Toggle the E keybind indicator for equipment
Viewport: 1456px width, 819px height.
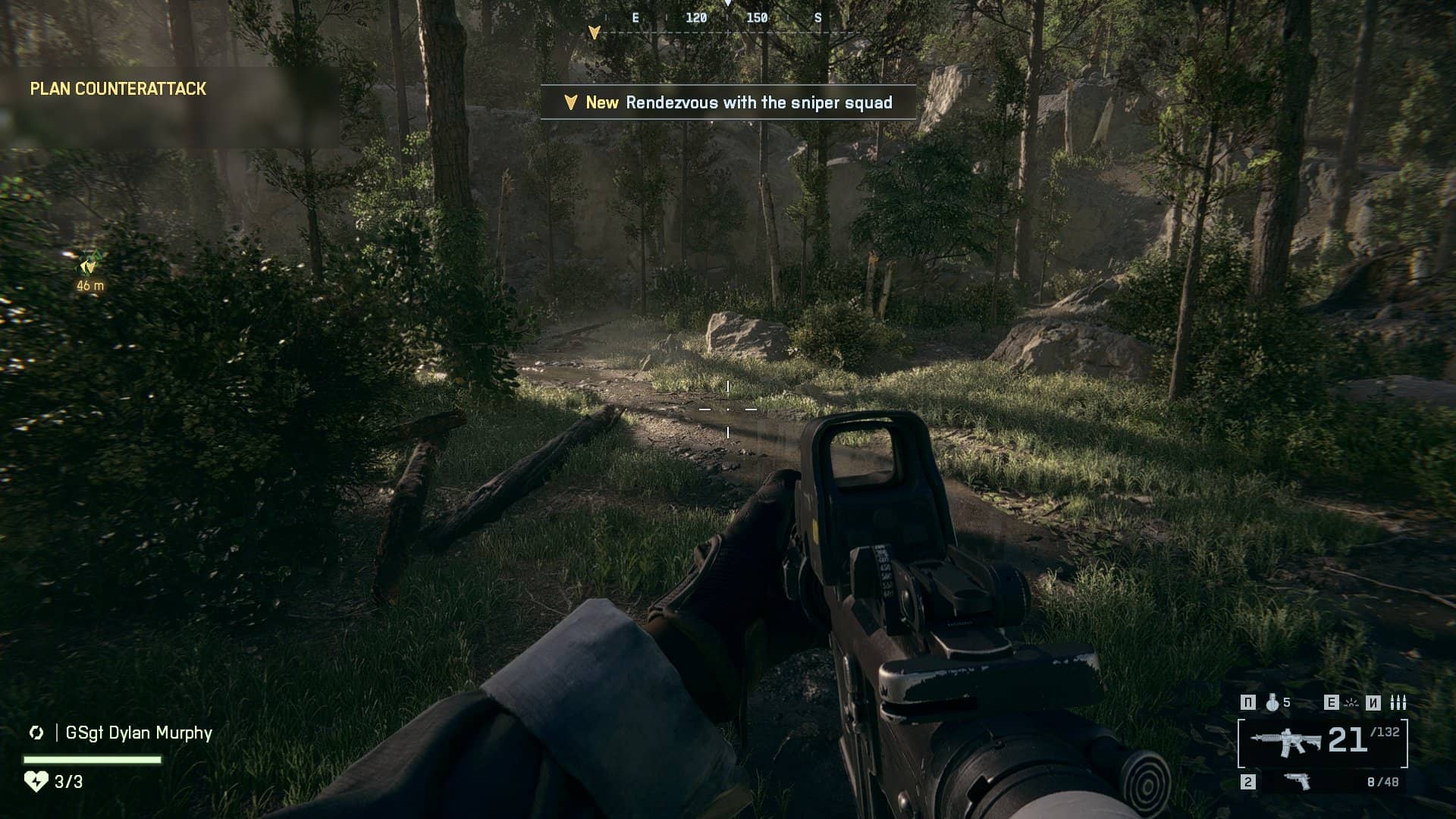tap(1332, 702)
